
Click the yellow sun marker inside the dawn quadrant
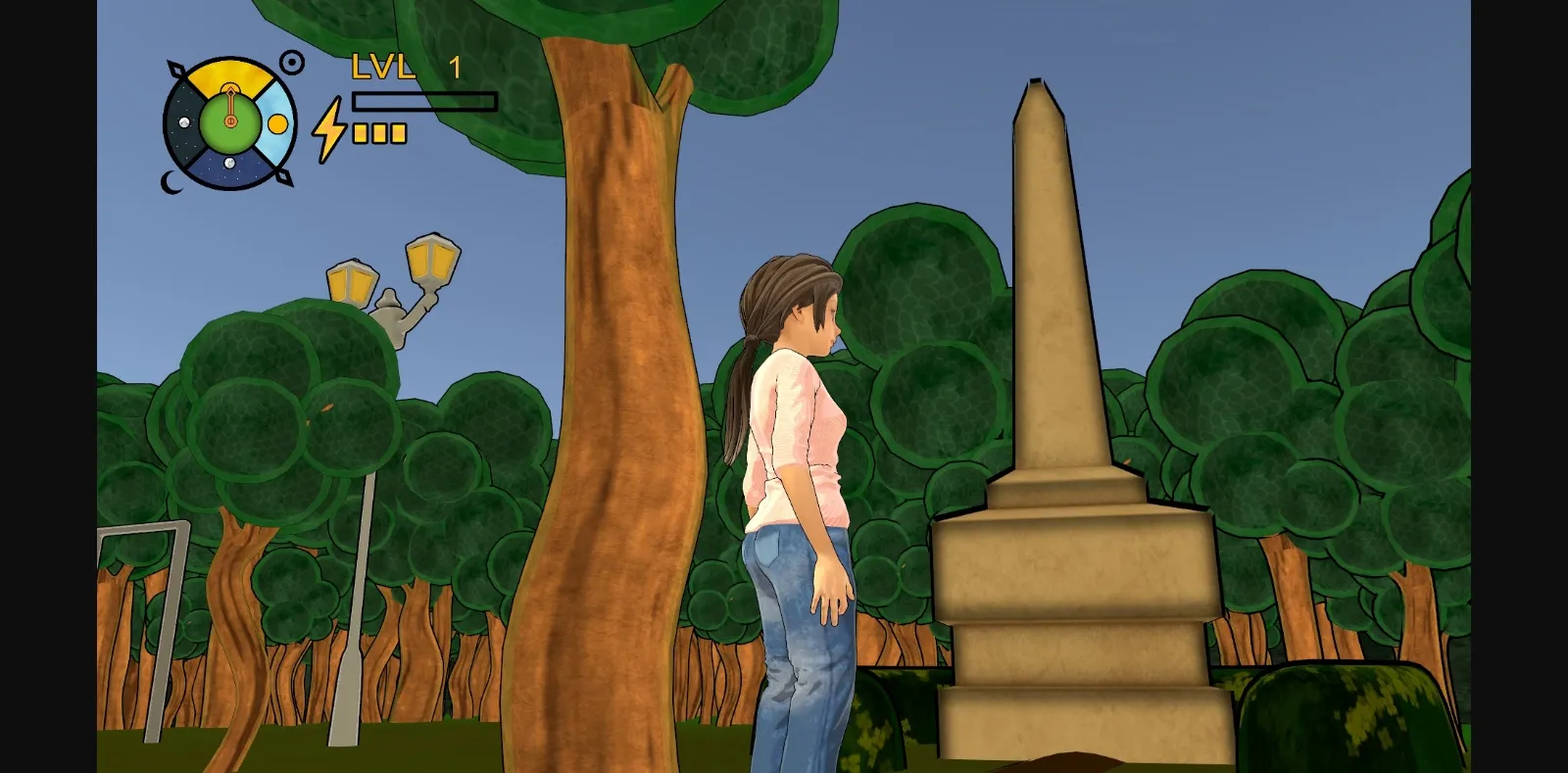pos(277,125)
